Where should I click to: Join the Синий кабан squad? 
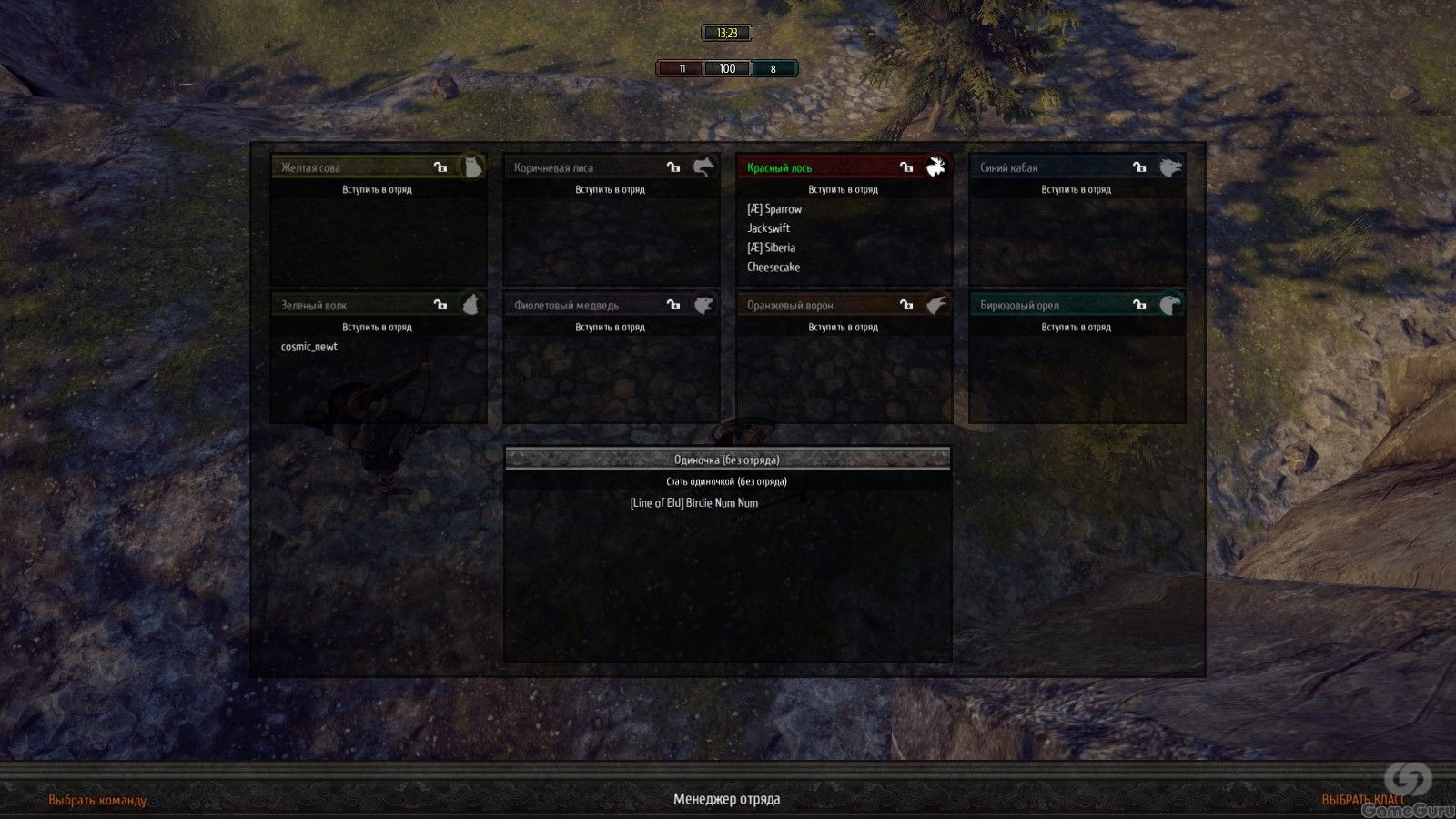(x=1076, y=189)
